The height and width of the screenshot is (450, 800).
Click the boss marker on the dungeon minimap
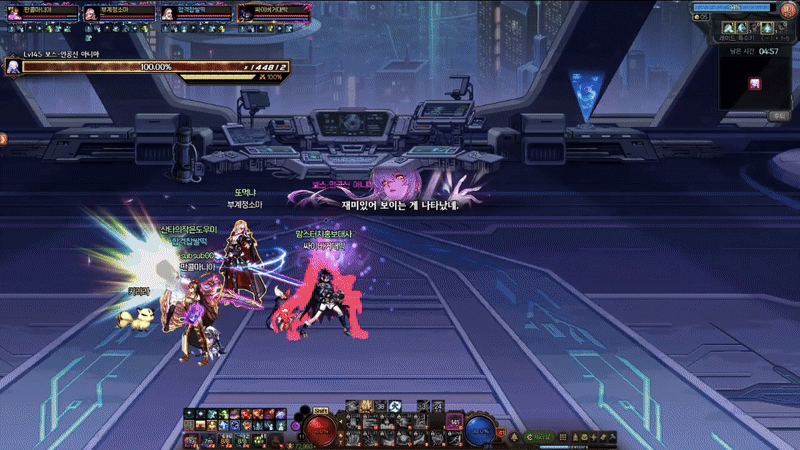coord(756,83)
